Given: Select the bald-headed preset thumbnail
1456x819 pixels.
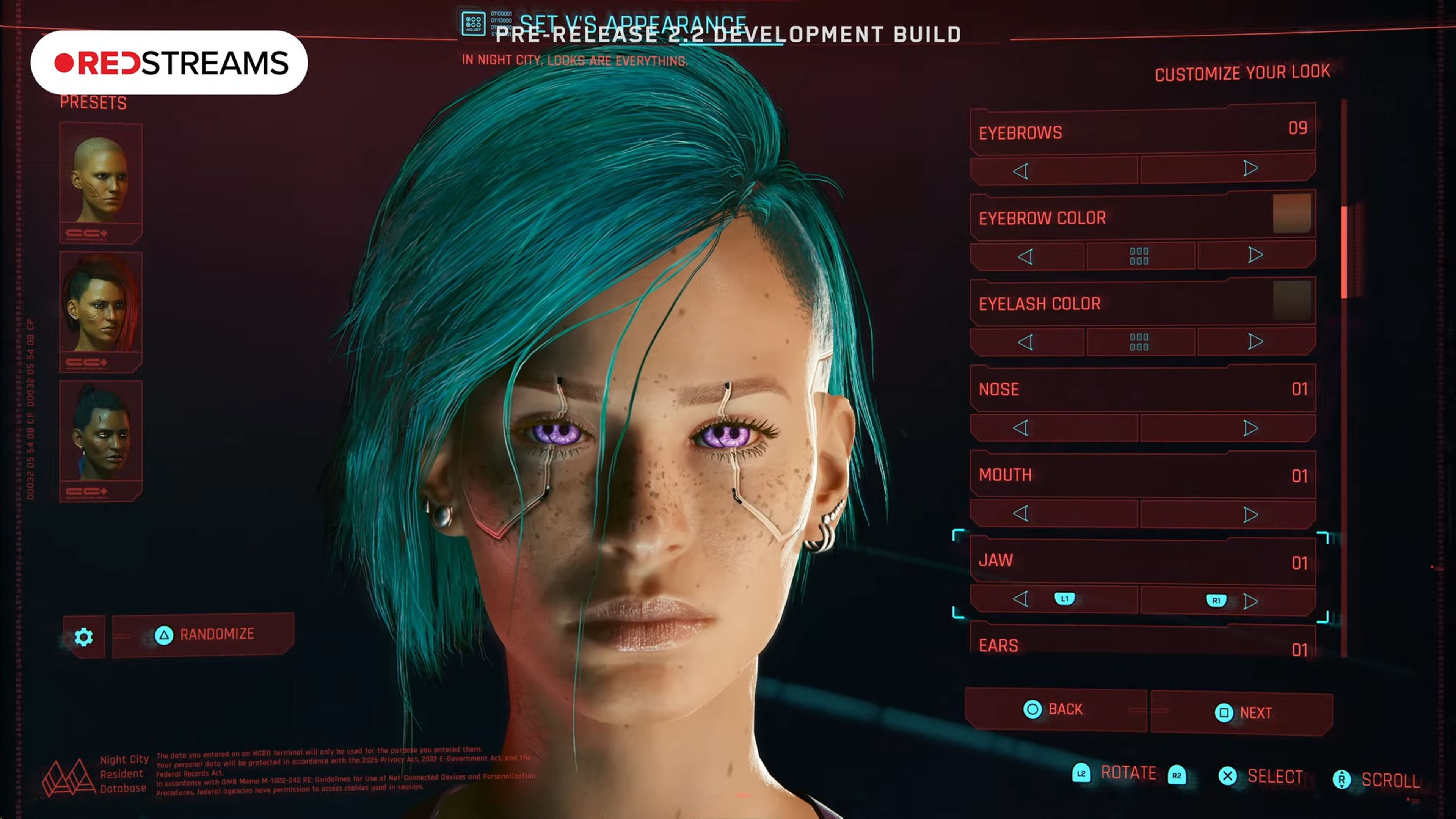Looking at the screenshot, I should pyautogui.click(x=100, y=180).
